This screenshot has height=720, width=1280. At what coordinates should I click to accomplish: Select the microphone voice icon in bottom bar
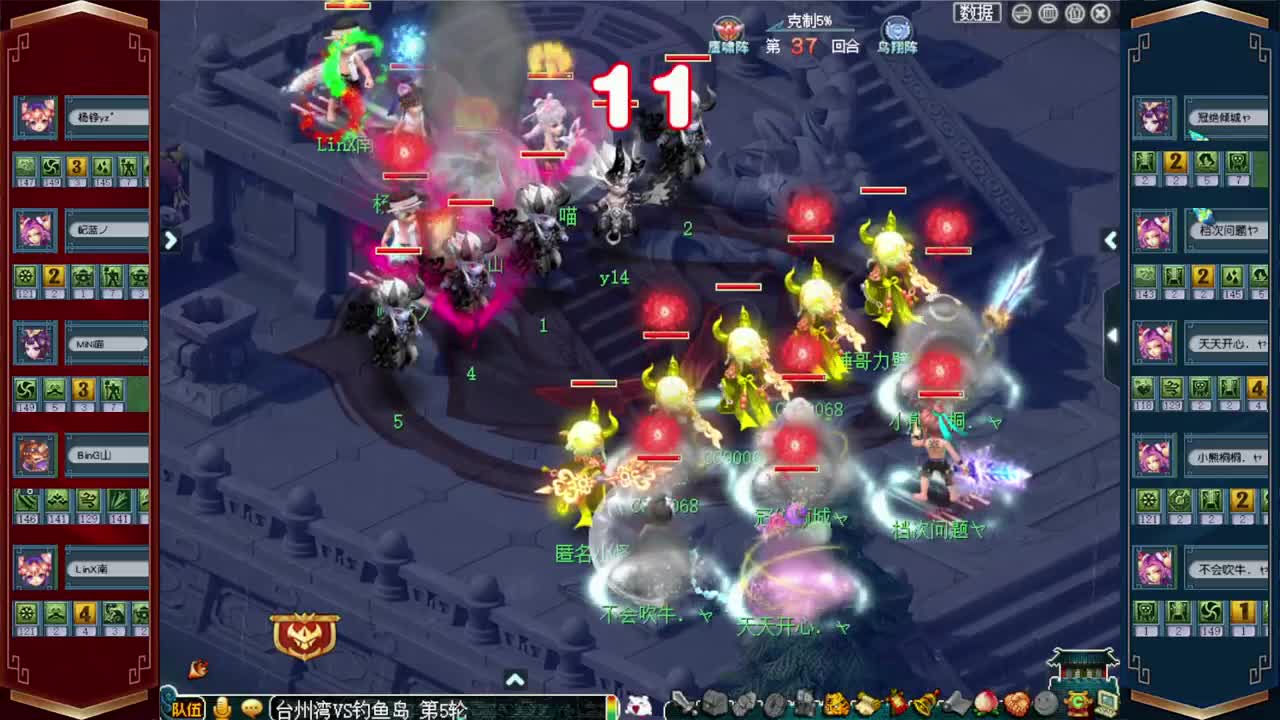(x=222, y=708)
